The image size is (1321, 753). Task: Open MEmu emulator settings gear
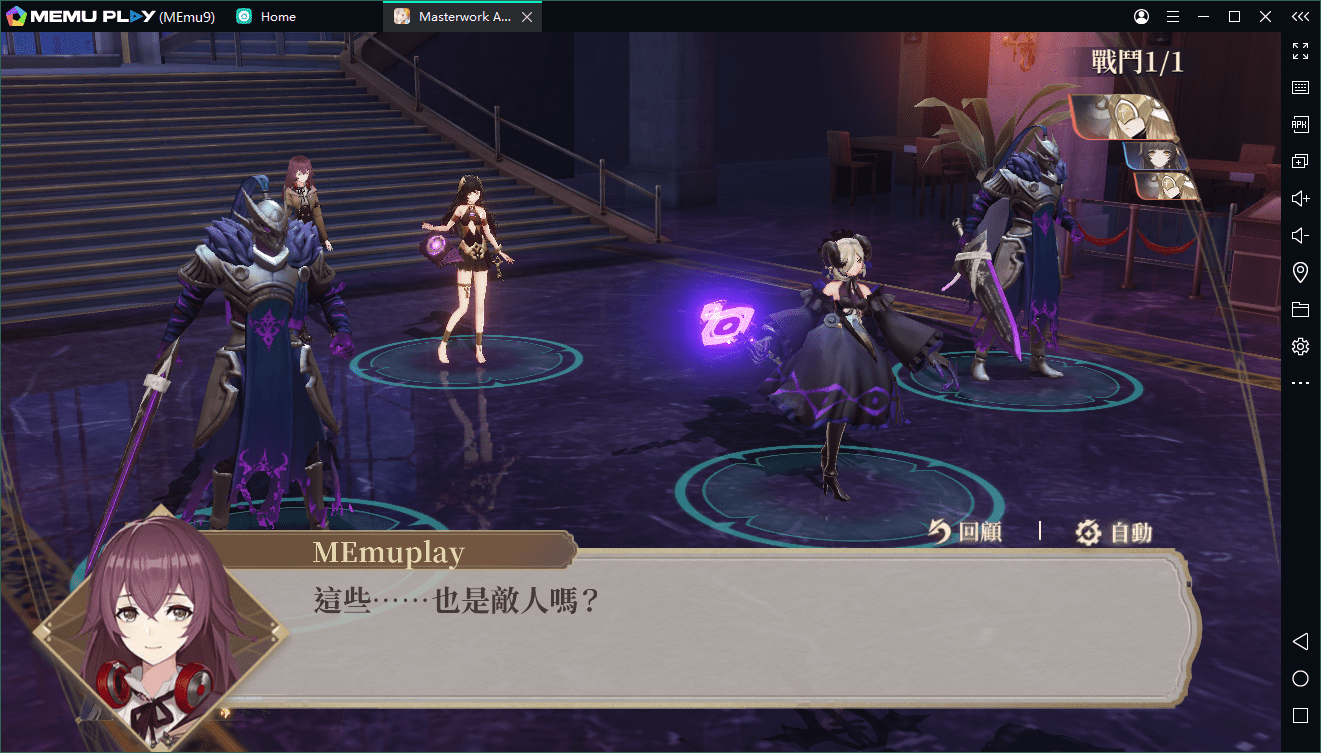click(1300, 346)
